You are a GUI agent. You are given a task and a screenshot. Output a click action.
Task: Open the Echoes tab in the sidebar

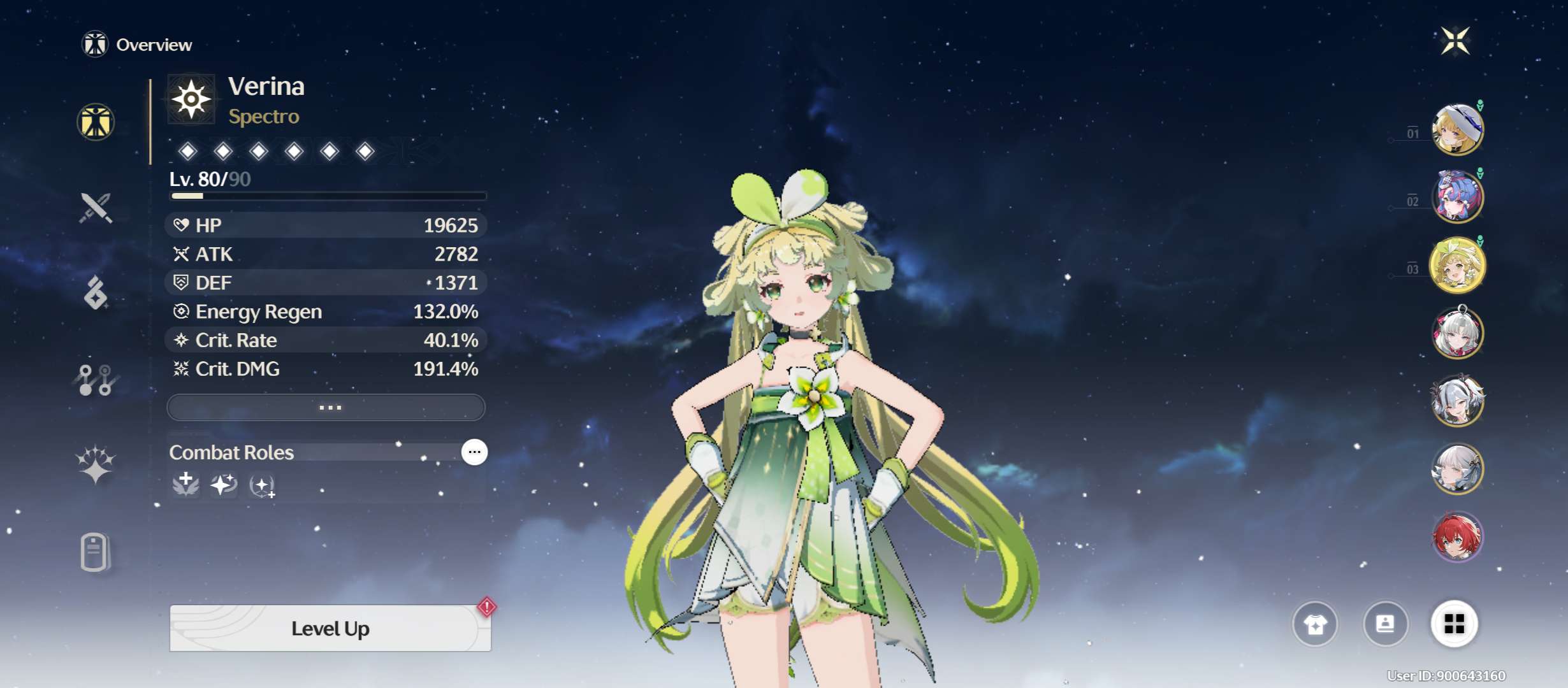tap(96, 293)
